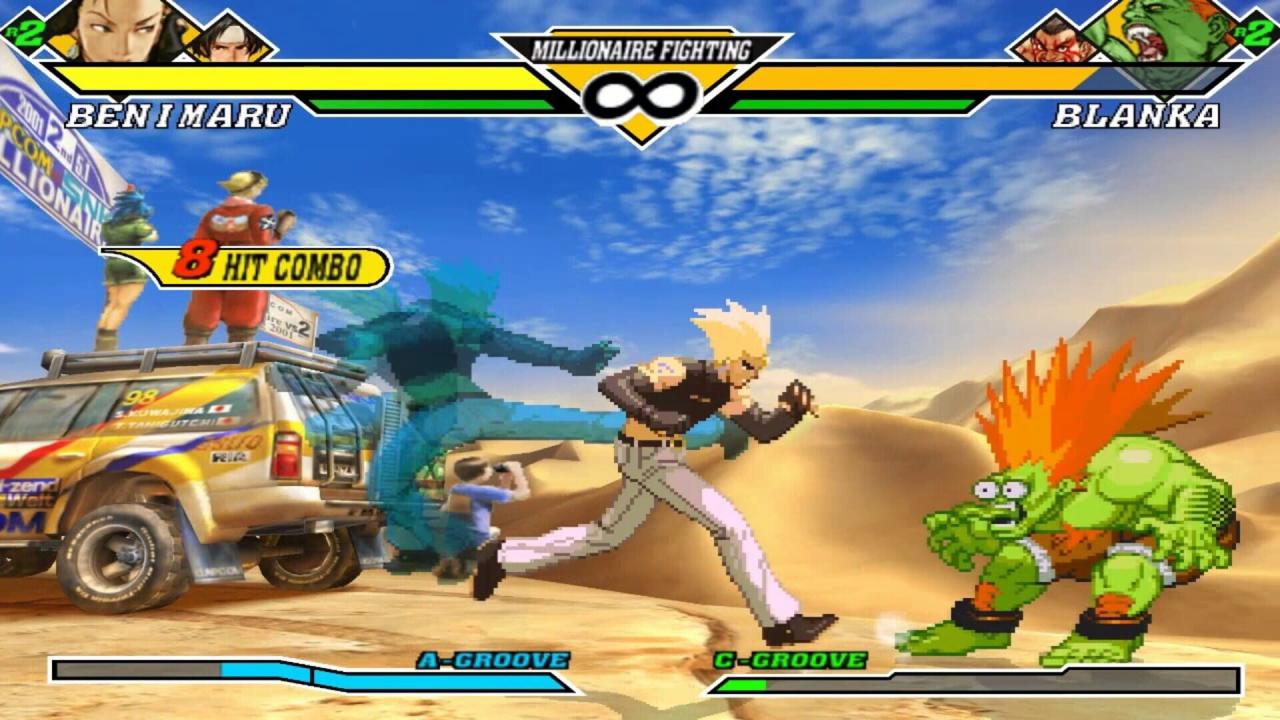Screen dimensions: 1280x720
Task: Select Blanka's green portrait in the top bar
Action: coord(1158,36)
